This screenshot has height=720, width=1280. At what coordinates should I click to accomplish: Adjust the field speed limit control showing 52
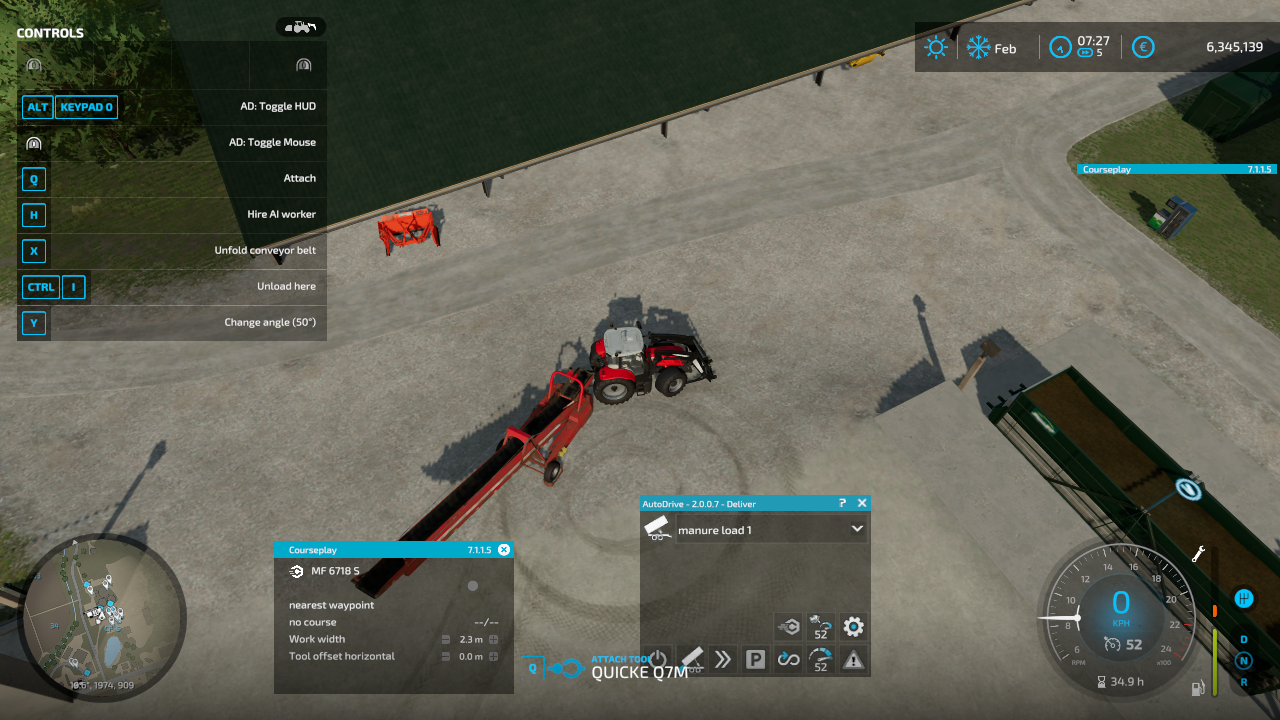[x=821, y=626]
